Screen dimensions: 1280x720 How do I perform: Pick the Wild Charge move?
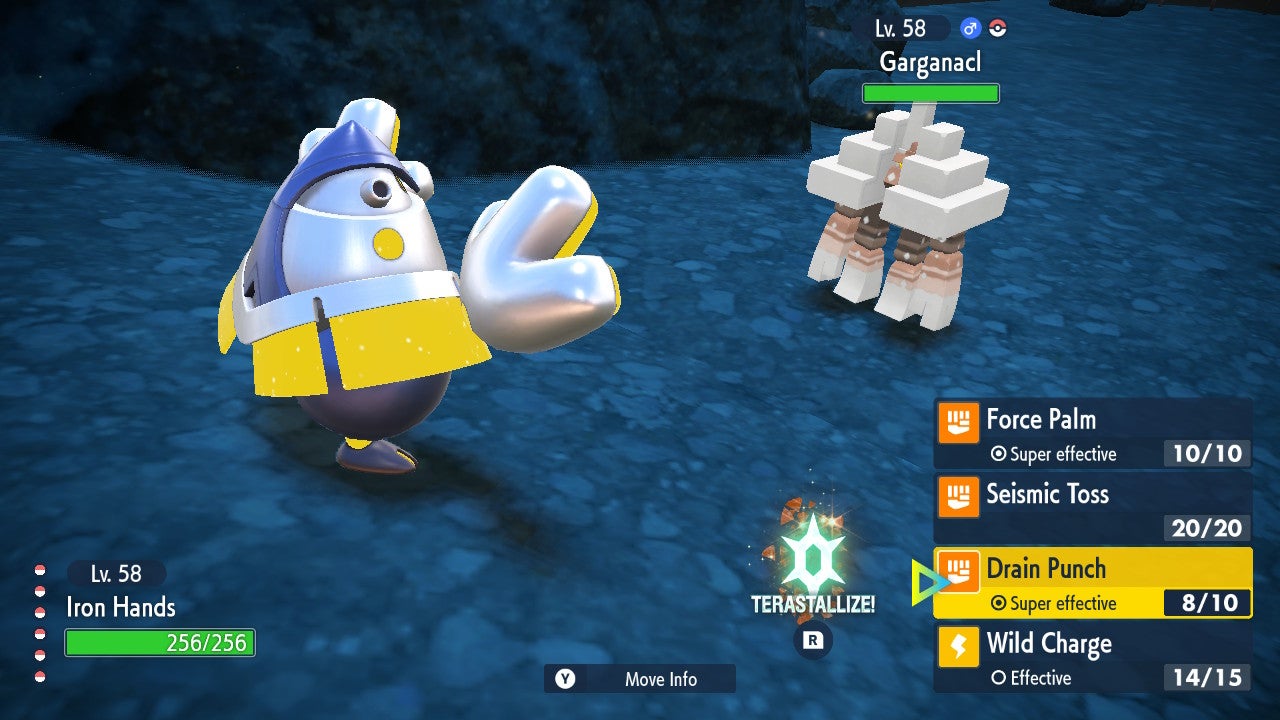[x=1092, y=658]
